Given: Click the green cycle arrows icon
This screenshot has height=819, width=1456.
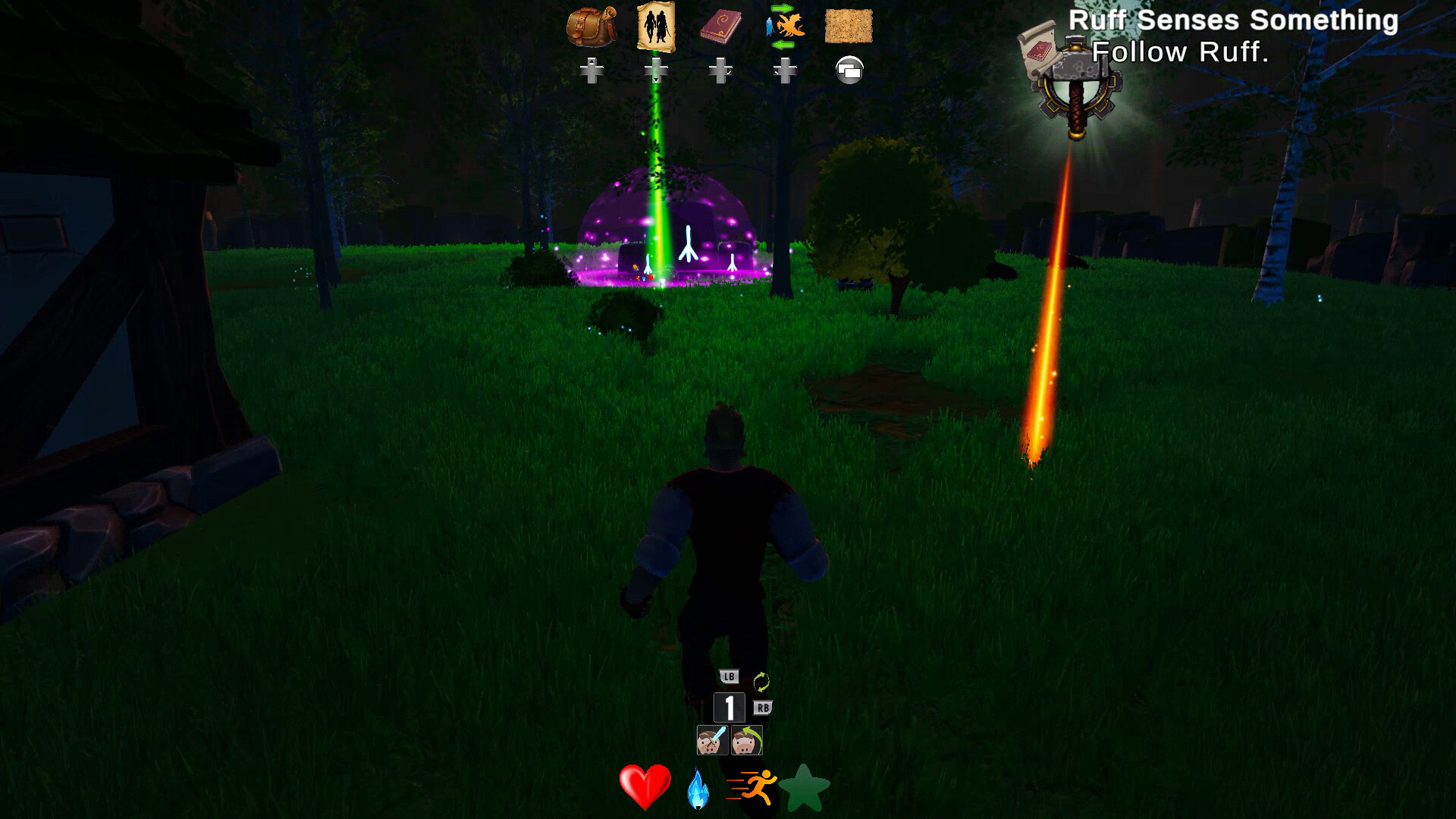Looking at the screenshot, I should tap(761, 681).
